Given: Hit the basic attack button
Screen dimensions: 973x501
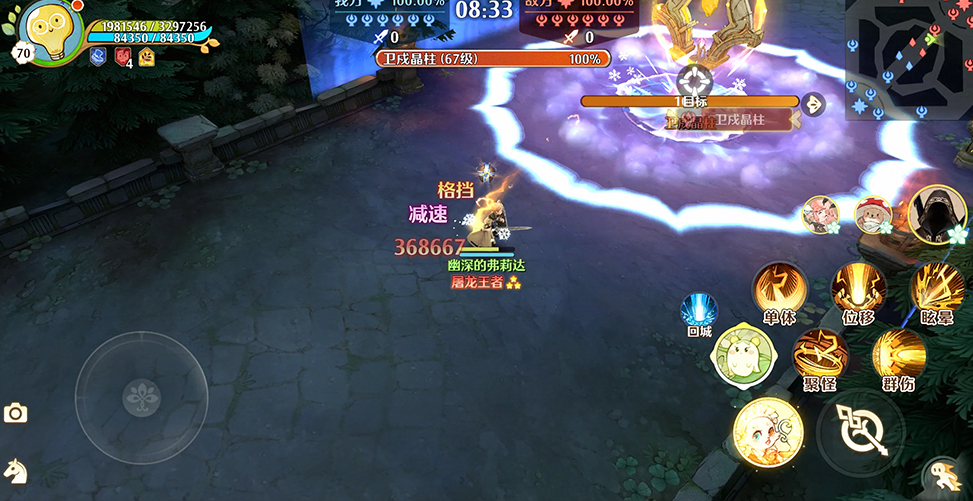Looking at the screenshot, I should (860, 433).
